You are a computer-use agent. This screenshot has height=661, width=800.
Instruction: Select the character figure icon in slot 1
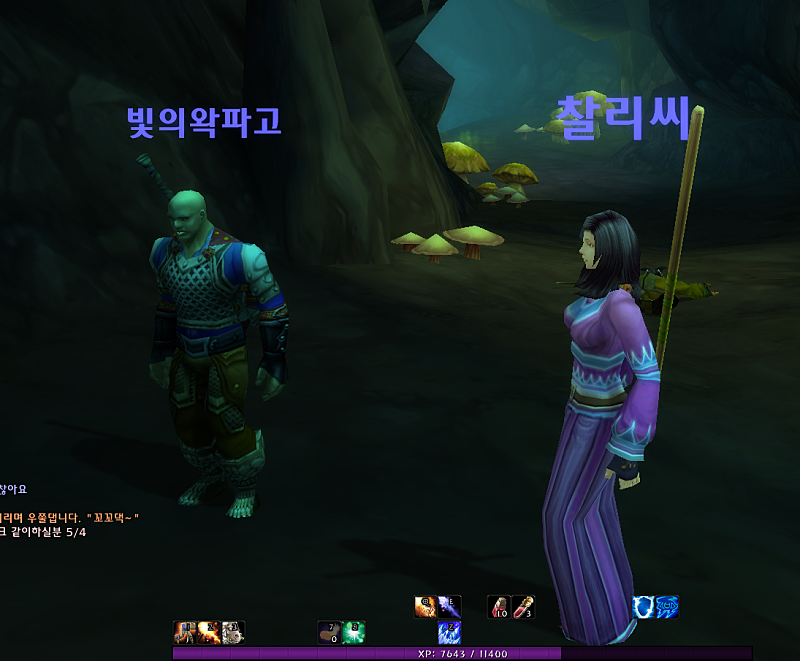click(x=185, y=632)
